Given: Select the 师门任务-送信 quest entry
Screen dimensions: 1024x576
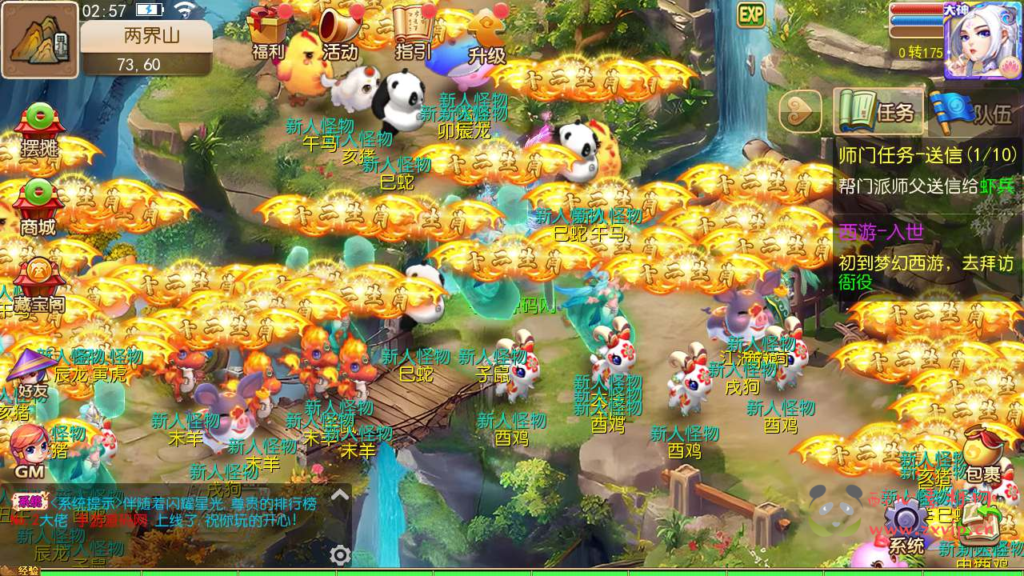Looking at the screenshot, I should (927, 170).
